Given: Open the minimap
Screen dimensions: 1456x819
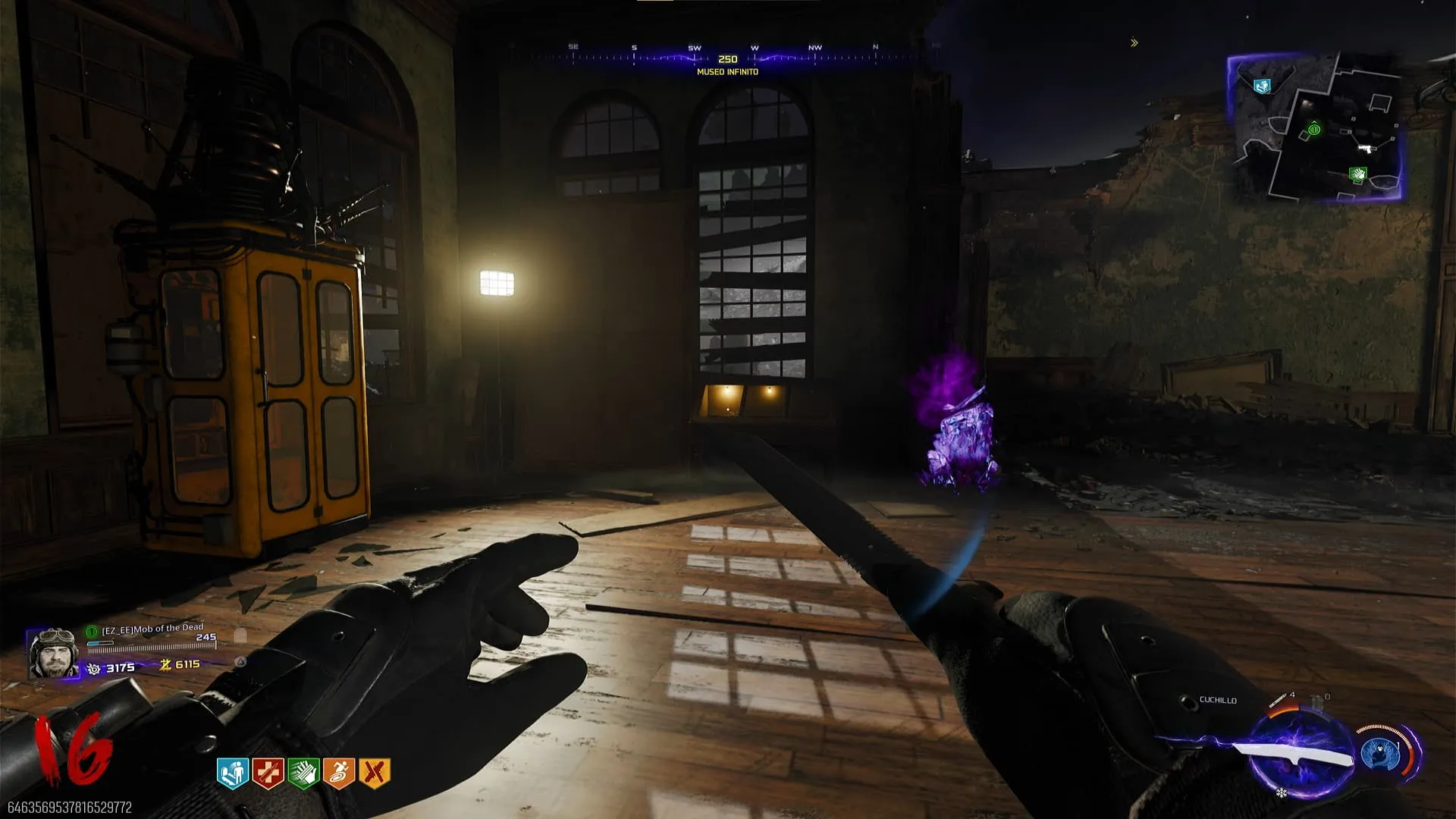Looking at the screenshot, I should [1315, 127].
